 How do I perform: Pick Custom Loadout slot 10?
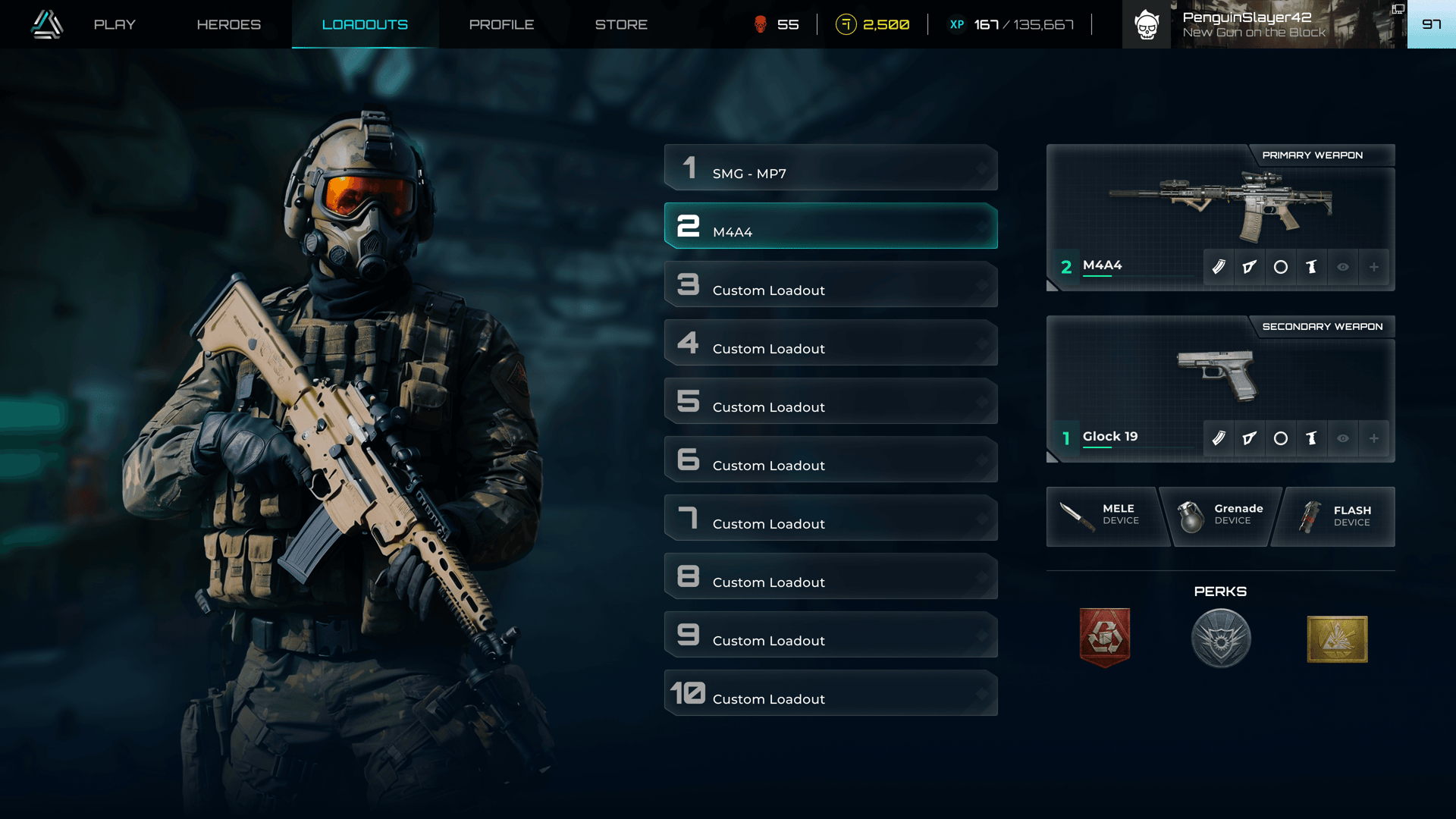[830, 693]
